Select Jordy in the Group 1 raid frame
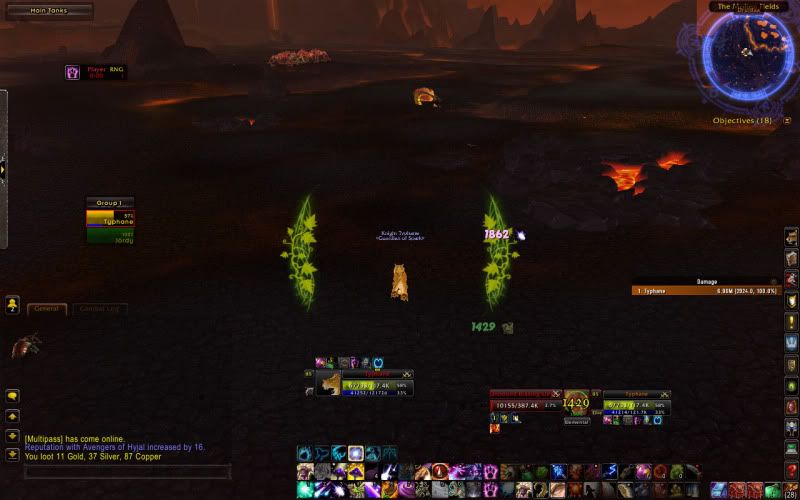The image size is (800, 500). point(110,237)
